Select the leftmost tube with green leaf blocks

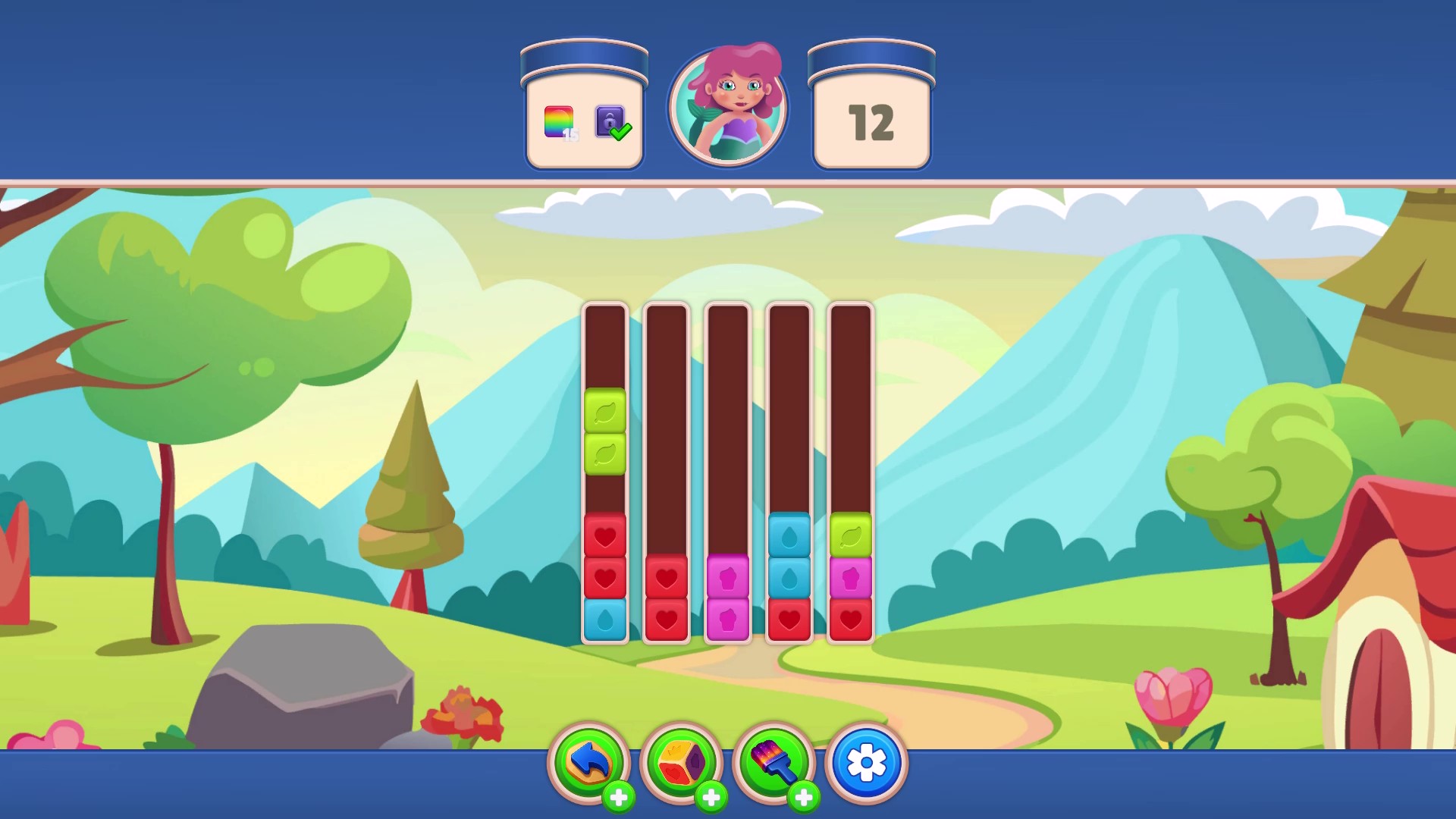point(604,470)
